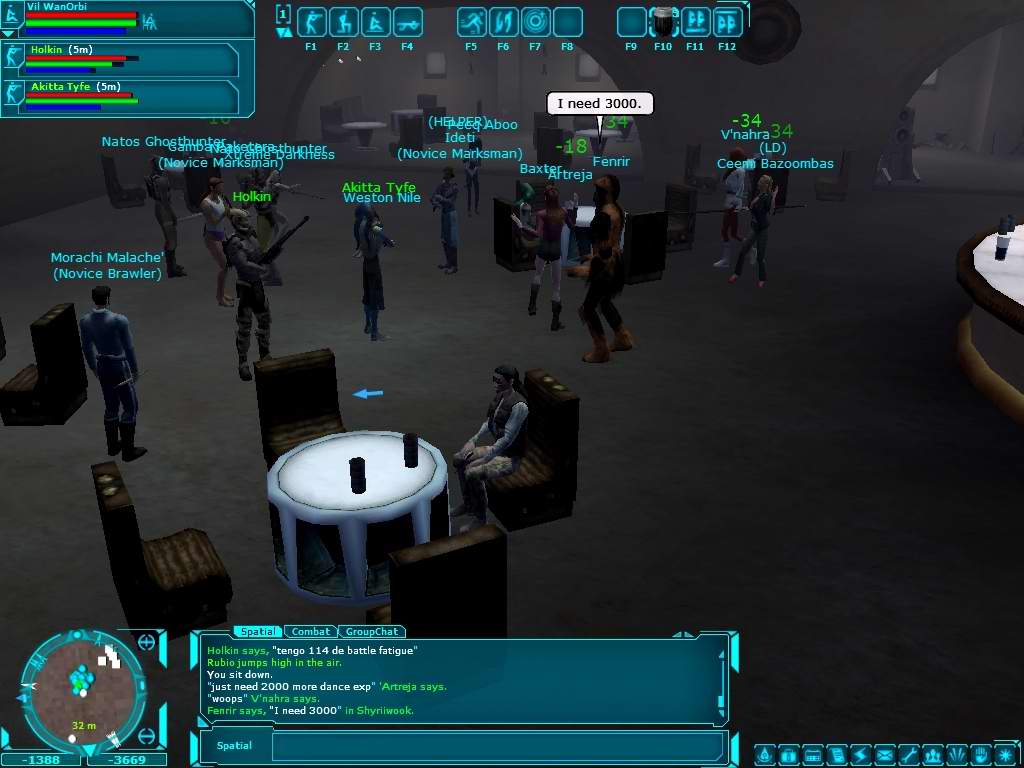Open the datapad document menu button
Viewport: 1024px width, 768px height.
(x=836, y=754)
